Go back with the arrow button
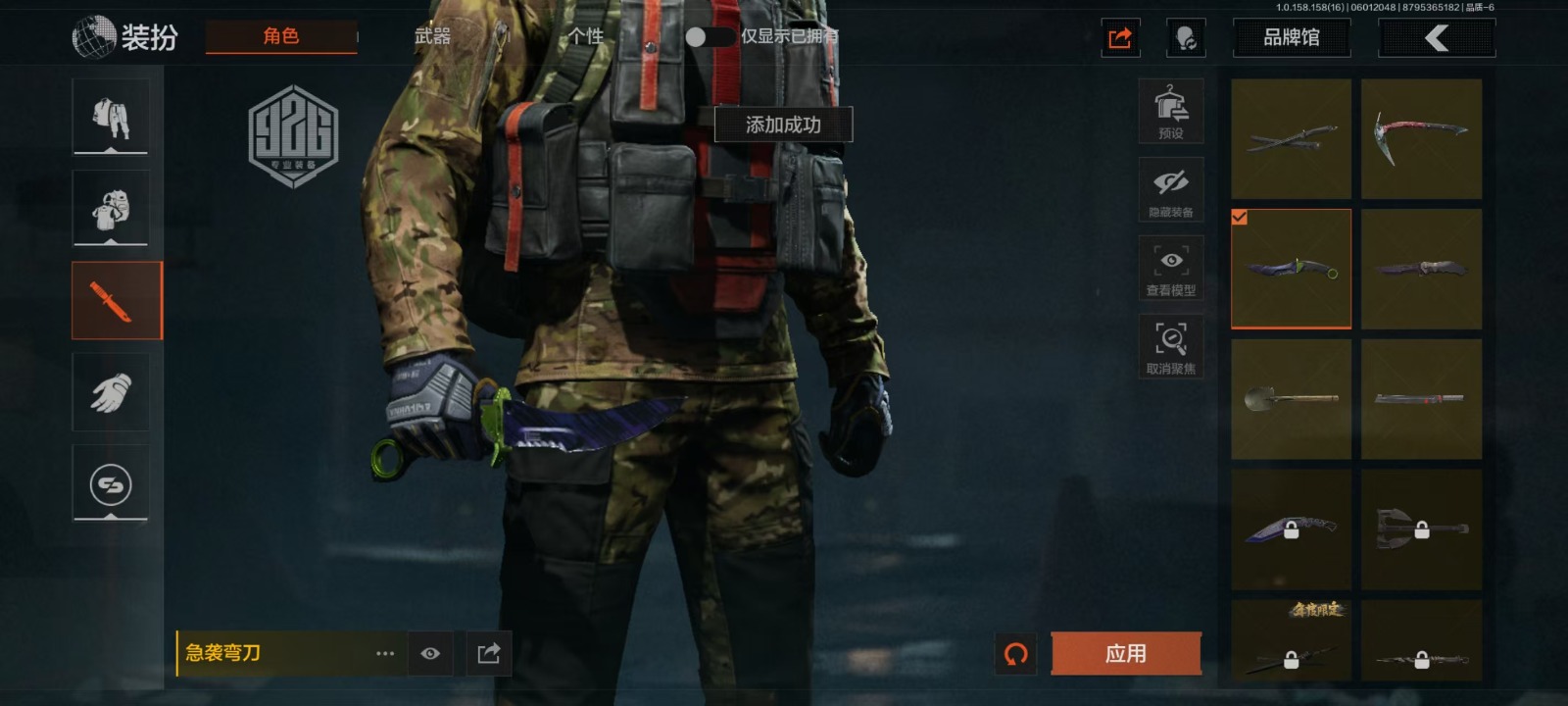Image resolution: width=1568 pixels, height=706 pixels. click(1436, 38)
